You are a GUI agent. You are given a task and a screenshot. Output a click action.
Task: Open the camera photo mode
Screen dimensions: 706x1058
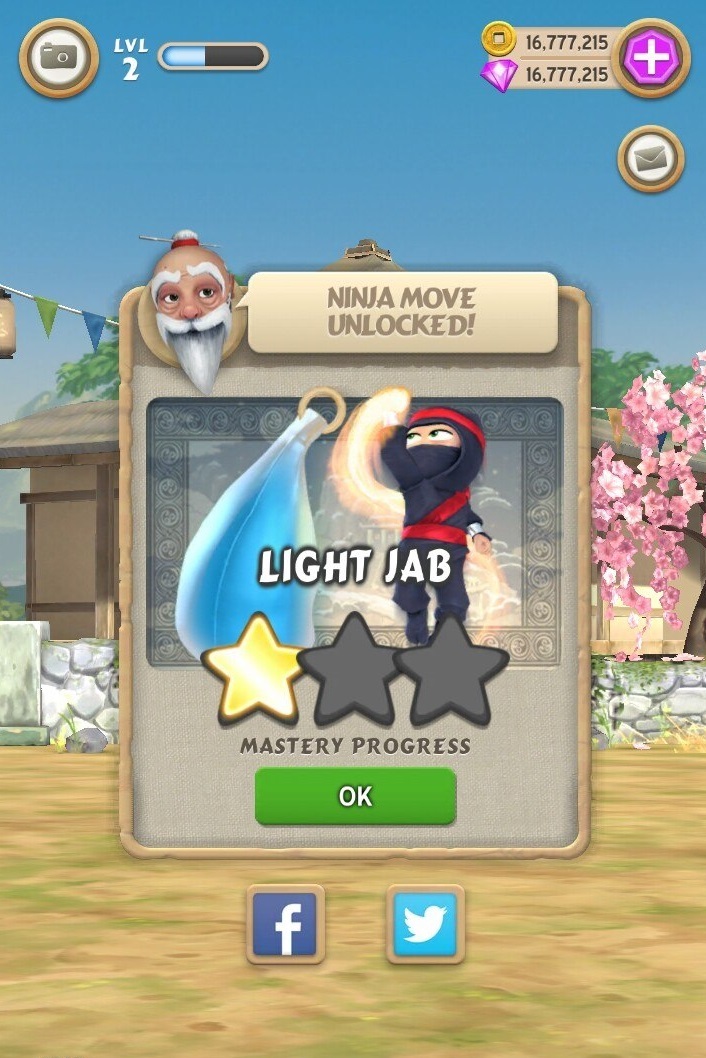coord(59,58)
